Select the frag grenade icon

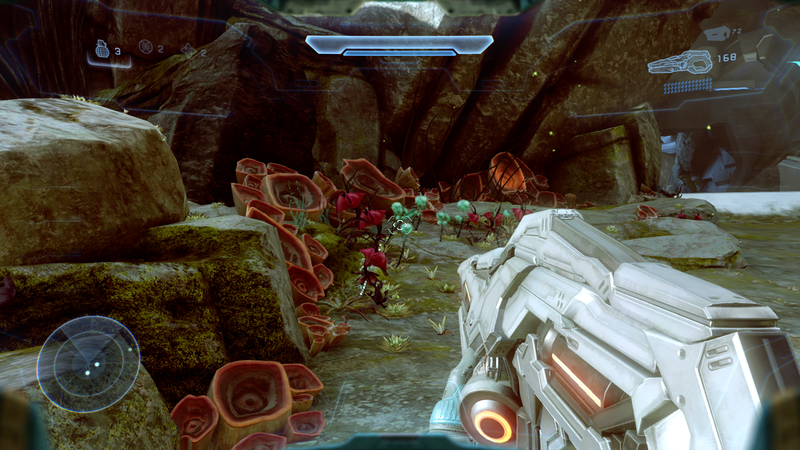click(101, 48)
